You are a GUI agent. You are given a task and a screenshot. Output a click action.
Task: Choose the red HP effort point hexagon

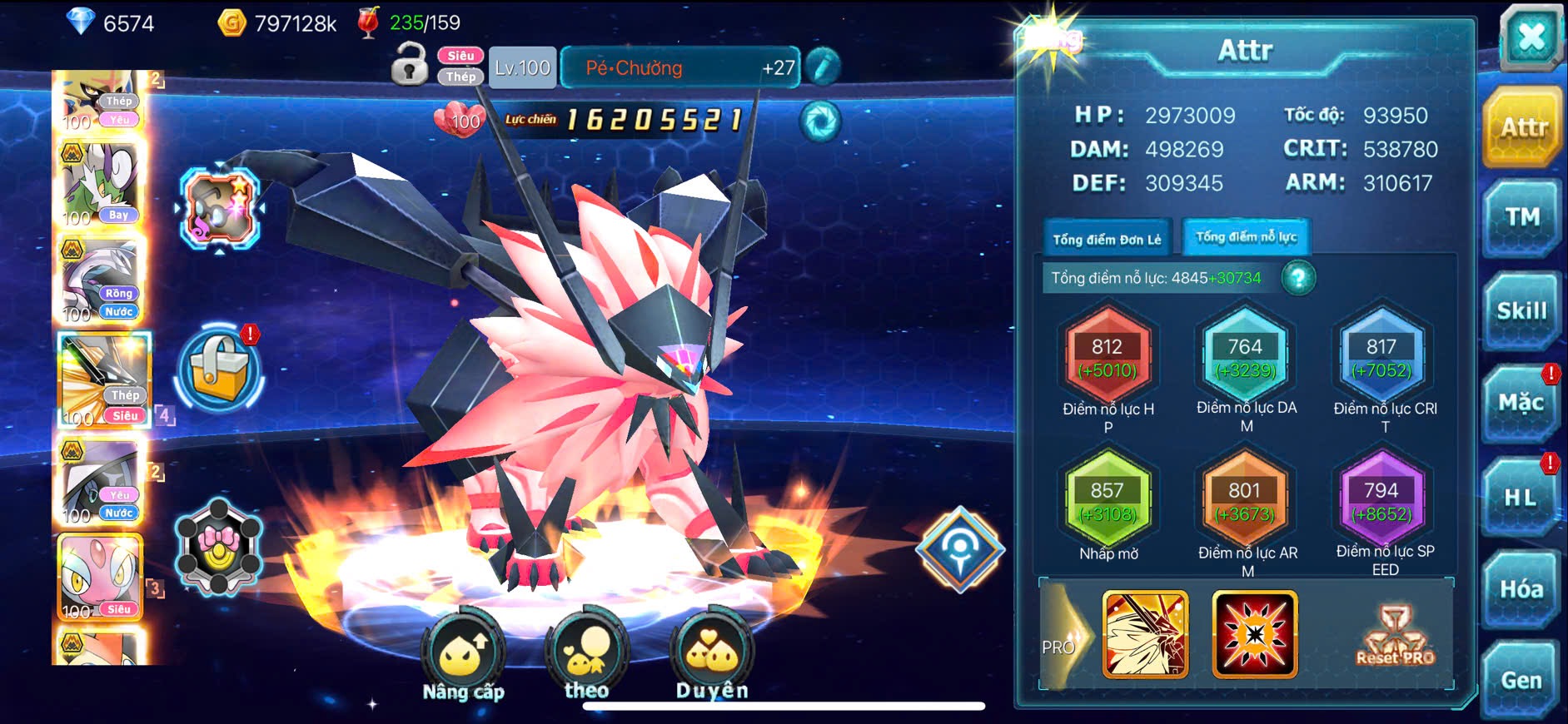click(x=1108, y=358)
